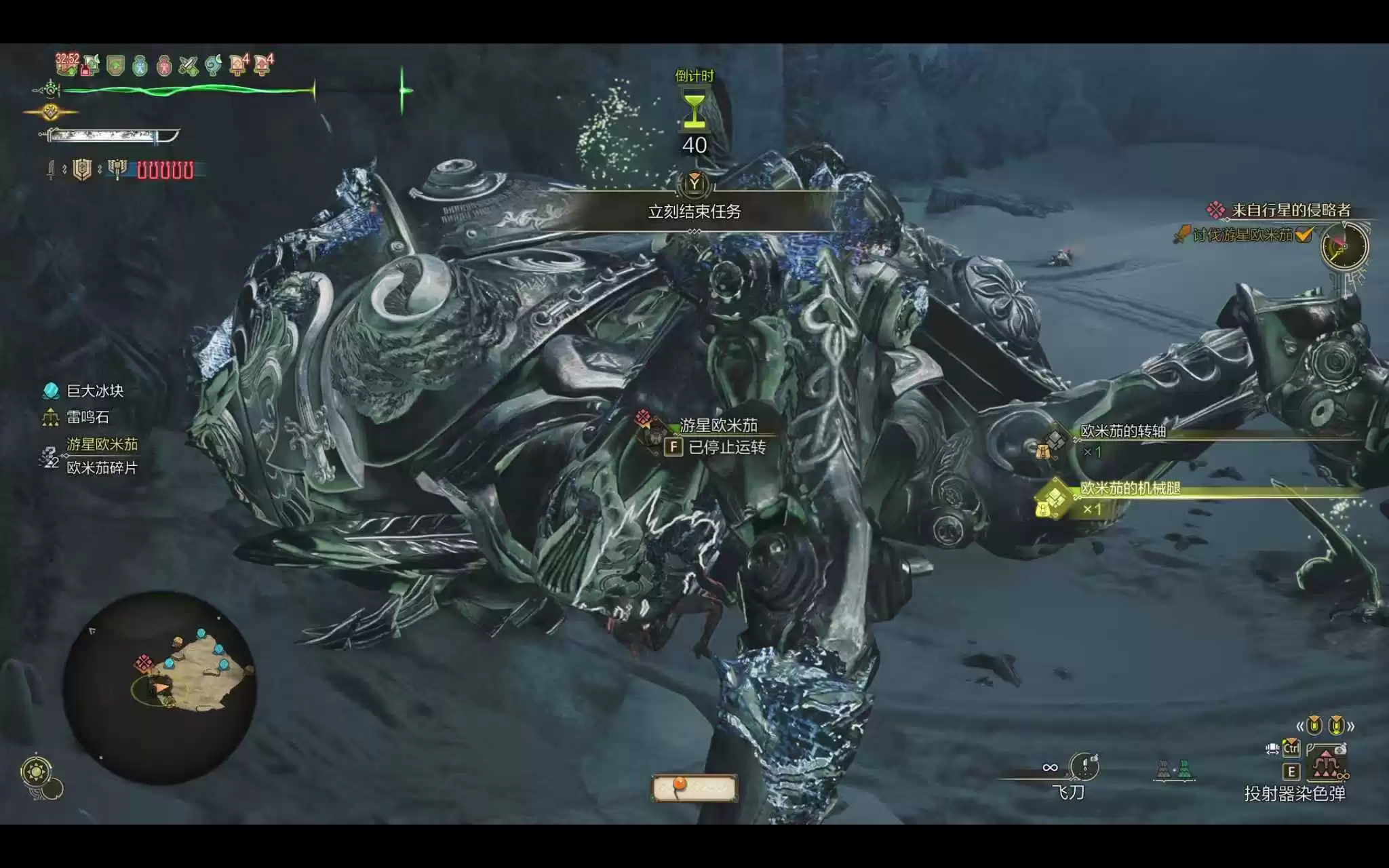Screen dimensions: 1389x868
Task: Click the 欧米茄的机械腿 loot notification
Action: pyautogui.click(x=1130, y=488)
